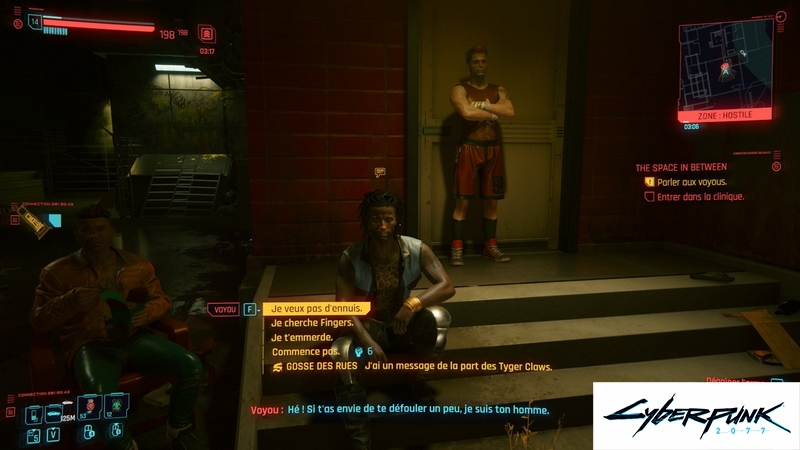
Task: Select the "Parler aux voyous" objective
Action: (x=692, y=183)
